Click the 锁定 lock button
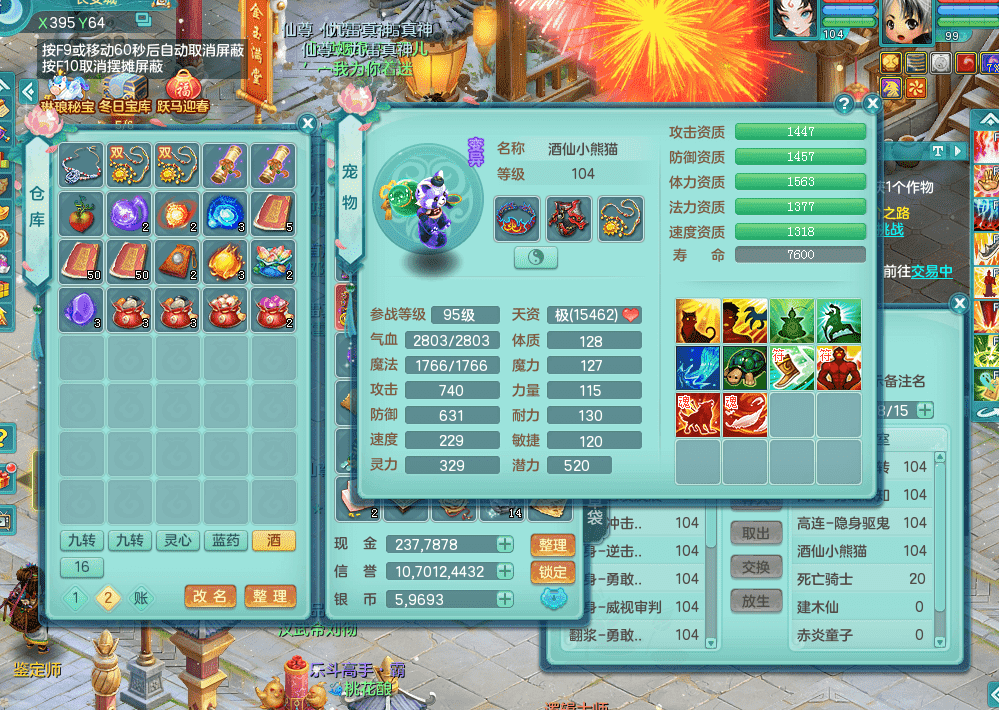The image size is (999, 710). (552, 572)
